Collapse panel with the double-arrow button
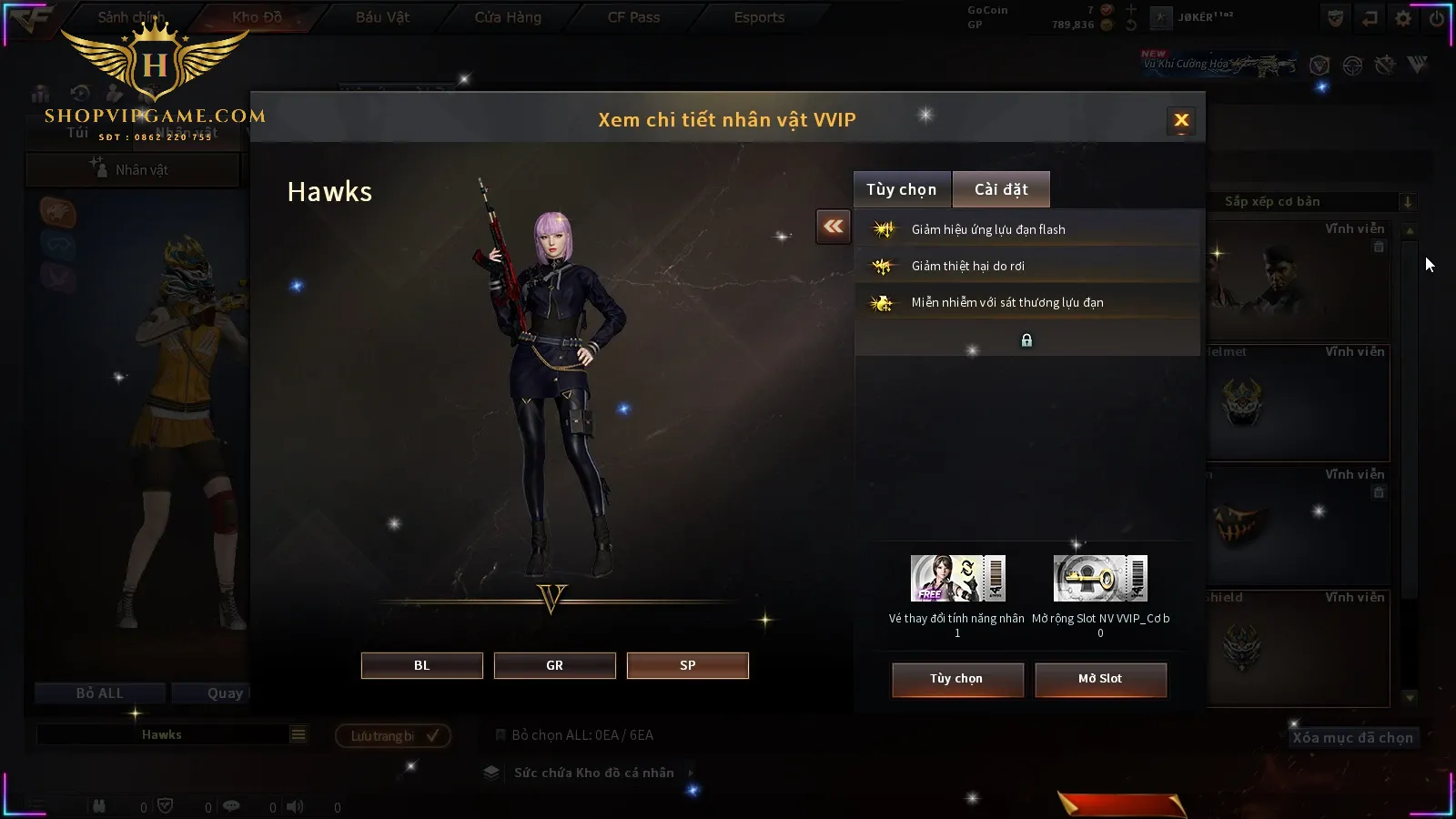 [x=834, y=227]
